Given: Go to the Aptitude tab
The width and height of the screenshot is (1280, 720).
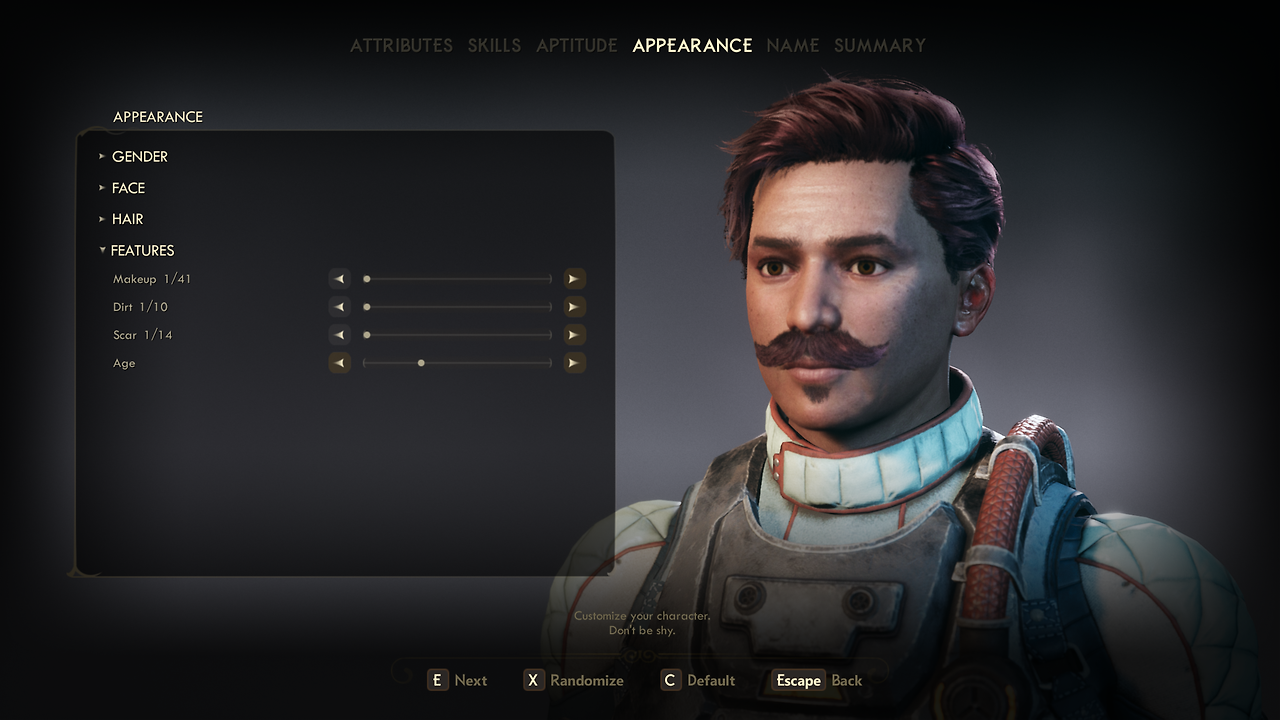Looking at the screenshot, I should [576, 46].
